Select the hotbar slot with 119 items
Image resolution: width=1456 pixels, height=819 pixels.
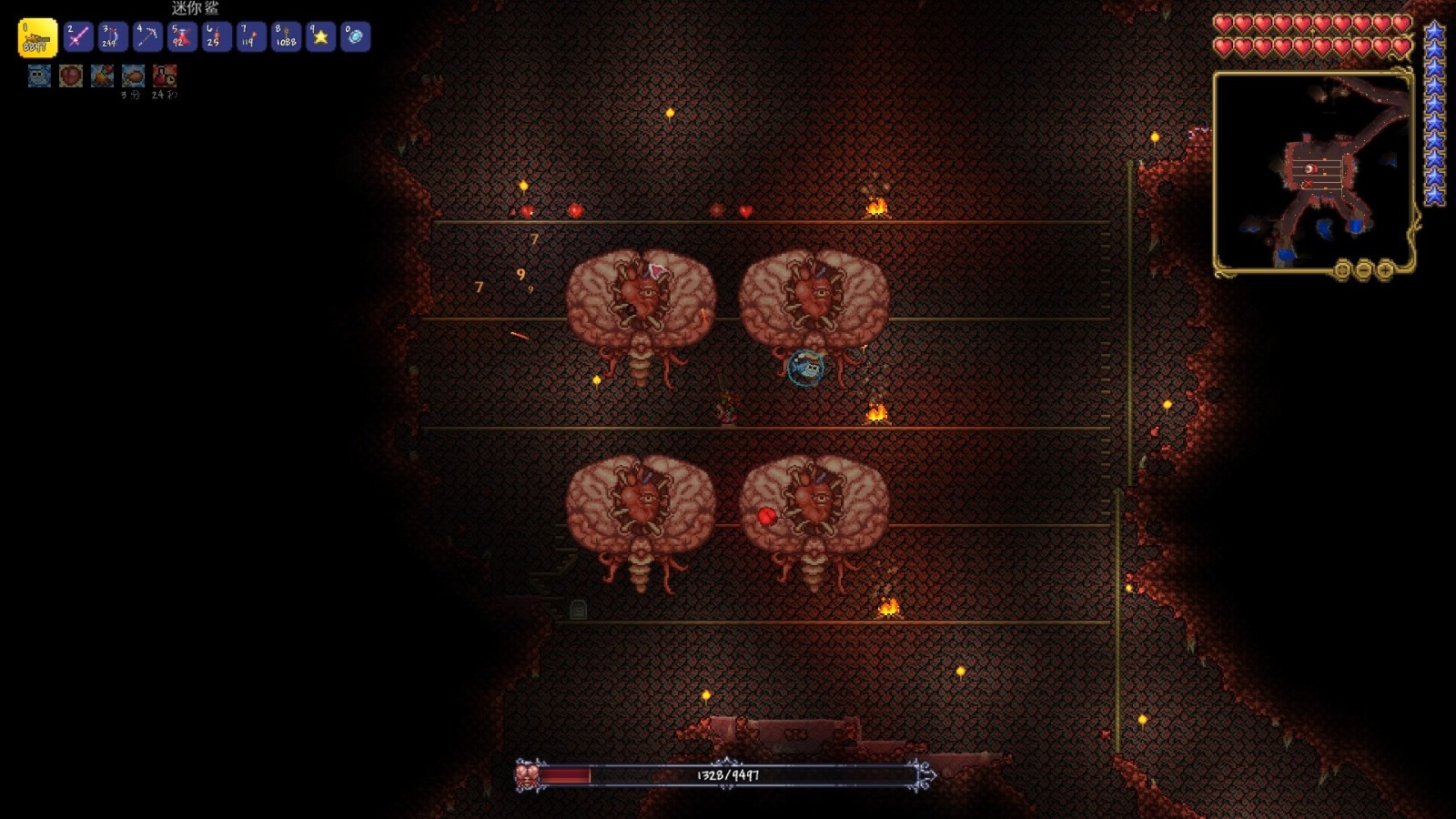(251, 37)
